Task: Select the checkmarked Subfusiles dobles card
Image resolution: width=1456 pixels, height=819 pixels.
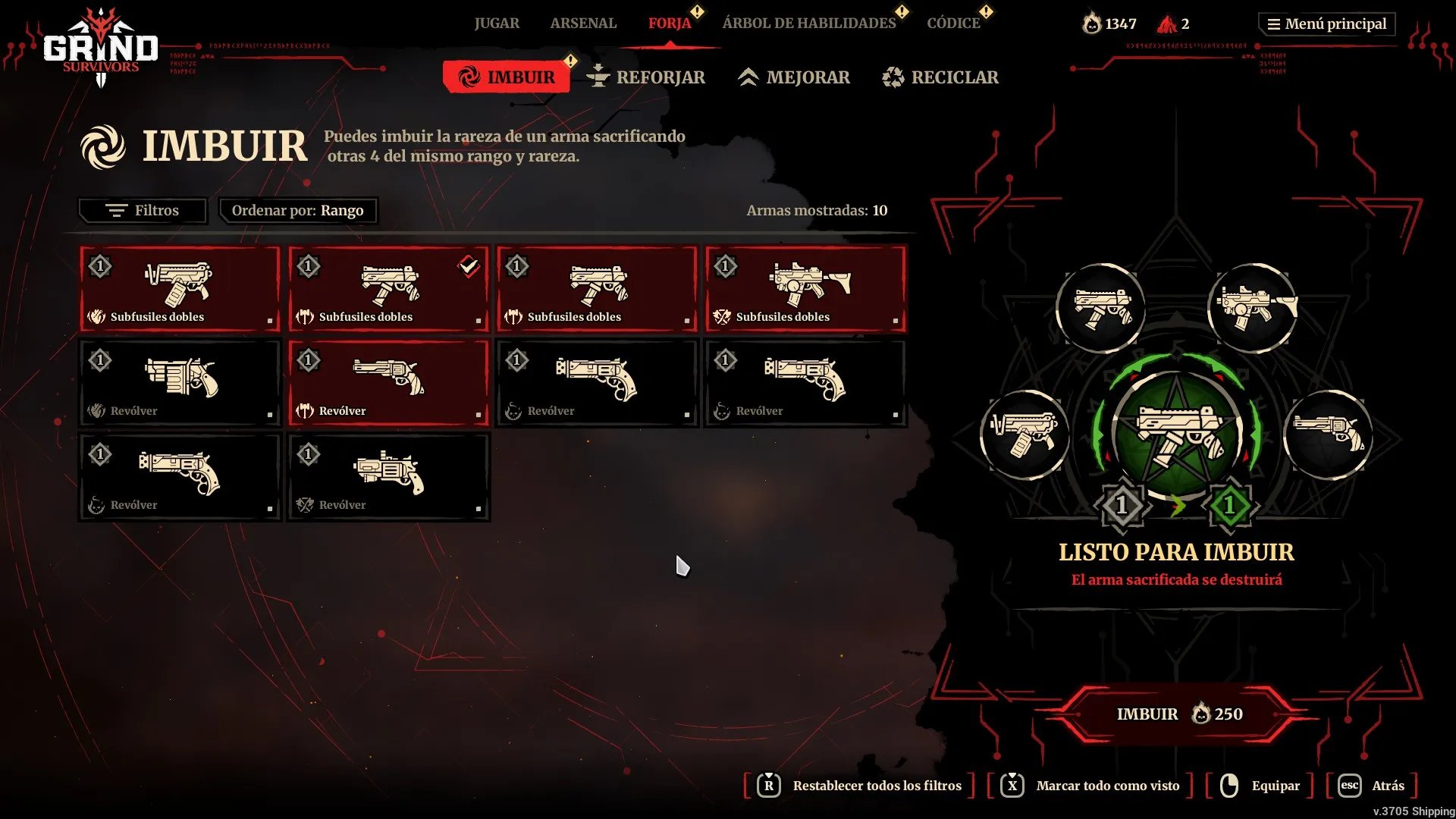Action: pos(388,289)
